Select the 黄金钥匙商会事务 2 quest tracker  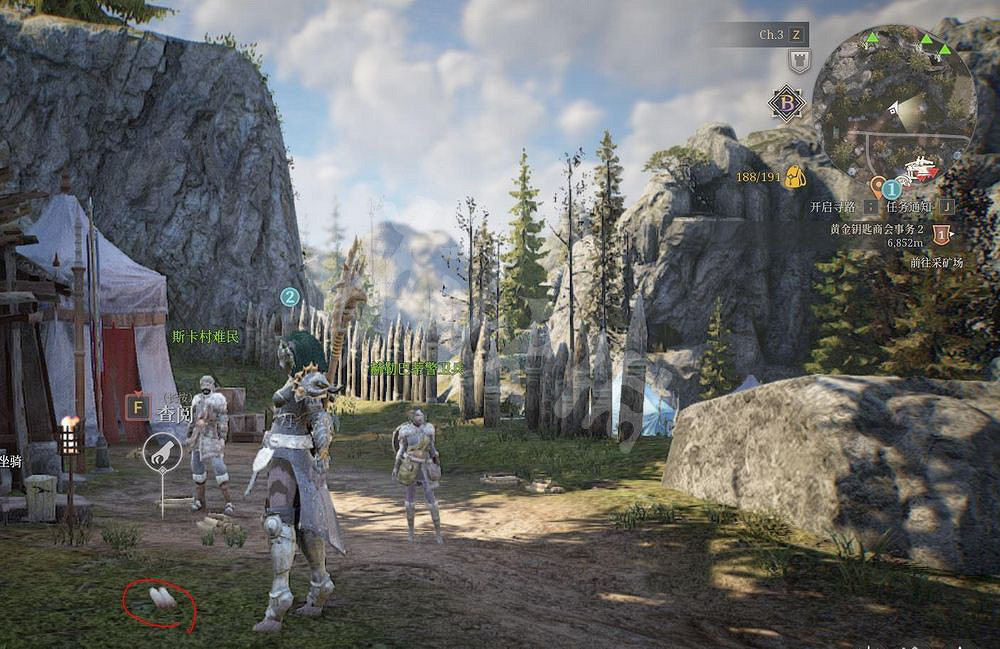tap(876, 228)
